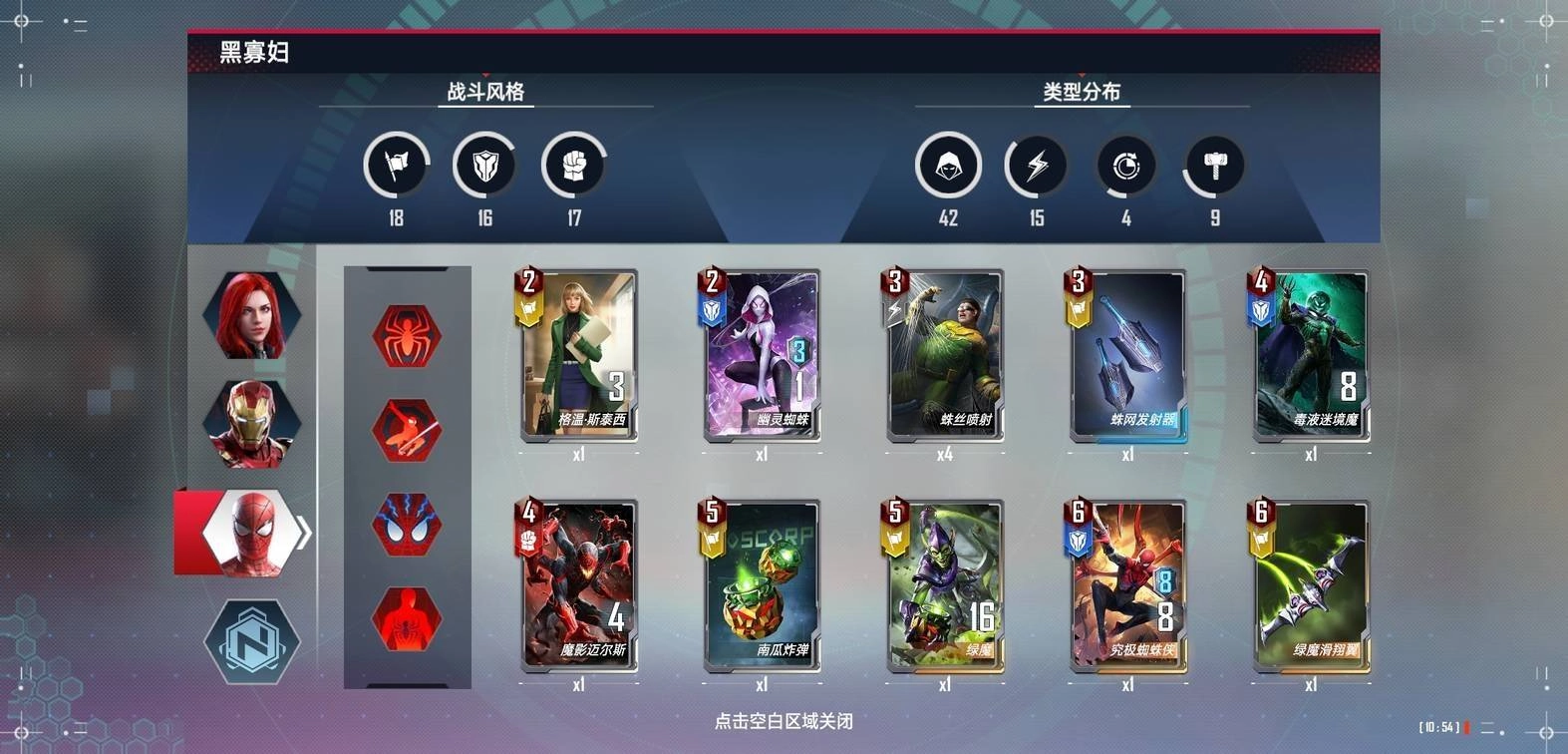This screenshot has width=1568, height=754.
Task: Click the hooded figure icon showing 42
Action: (949, 166)
